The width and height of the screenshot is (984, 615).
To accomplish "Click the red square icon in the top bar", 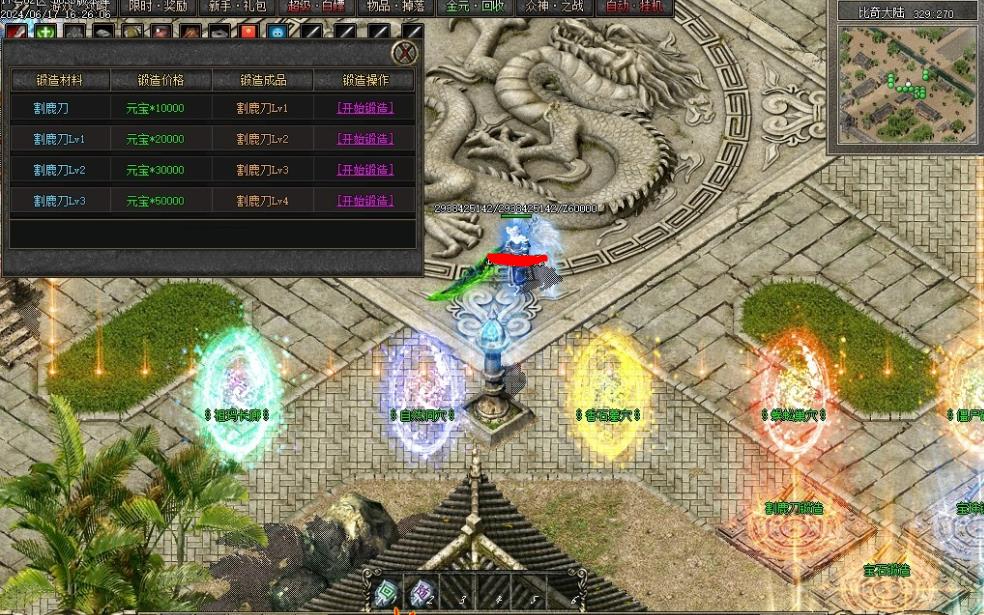I will pos(248,31).
